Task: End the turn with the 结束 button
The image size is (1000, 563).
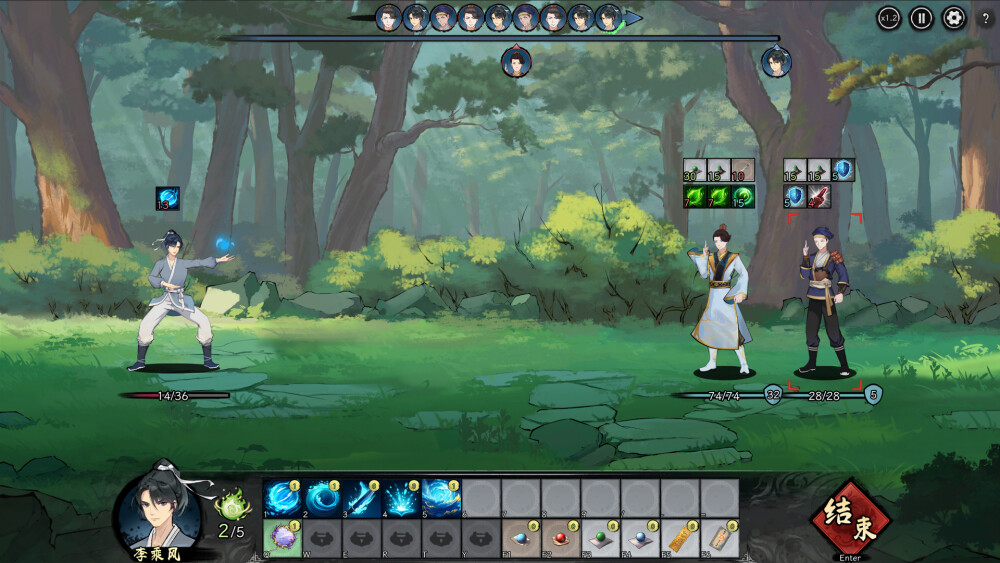Action: coord(851,518)
